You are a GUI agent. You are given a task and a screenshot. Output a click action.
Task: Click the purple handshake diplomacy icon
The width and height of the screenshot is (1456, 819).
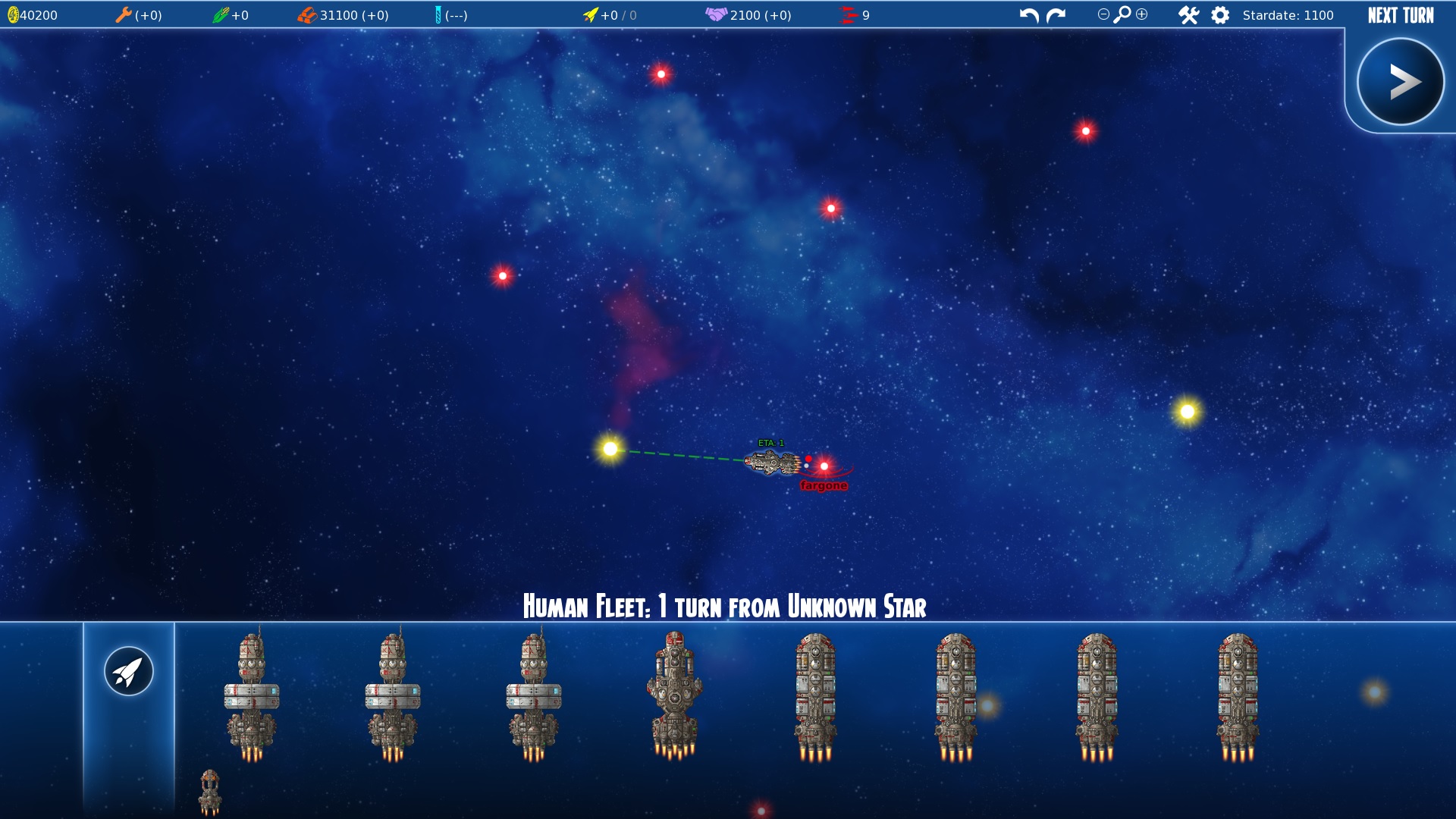(716, 15)
